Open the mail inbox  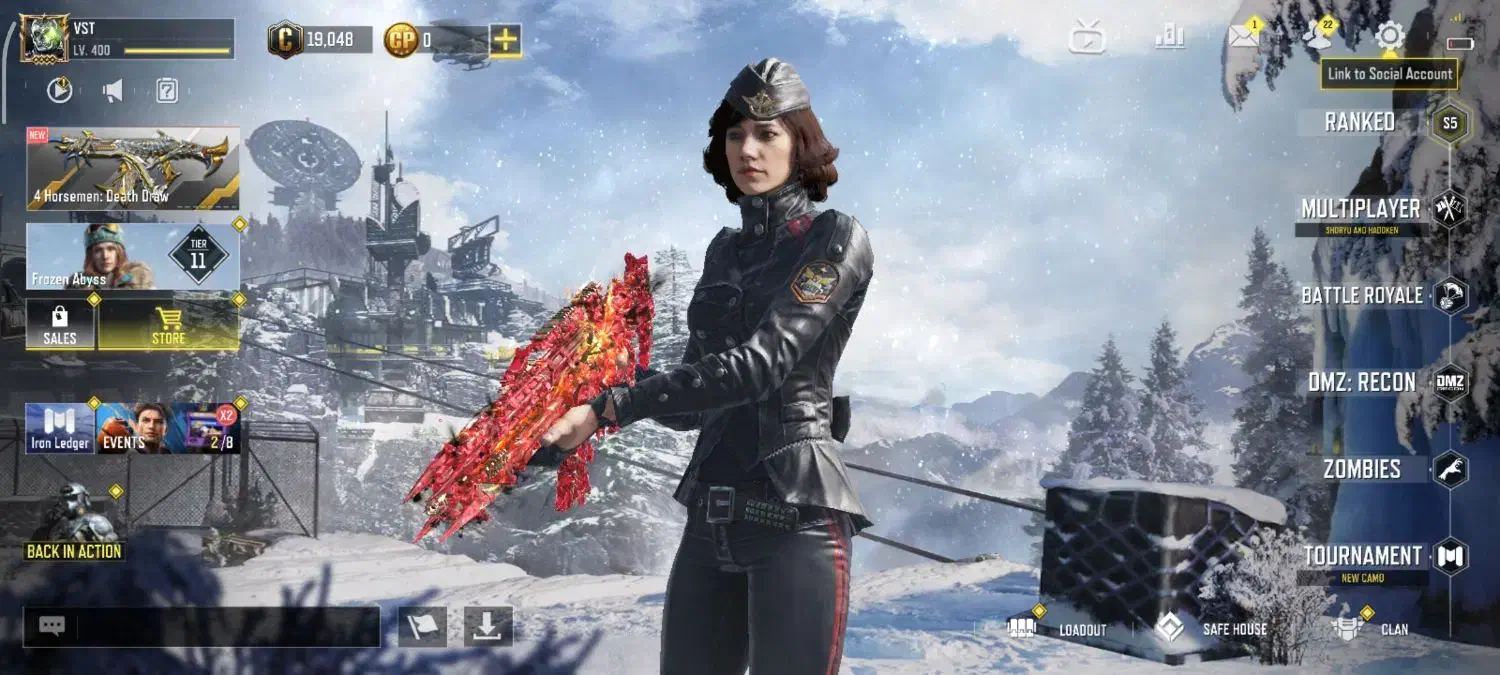pos(1243,37)
